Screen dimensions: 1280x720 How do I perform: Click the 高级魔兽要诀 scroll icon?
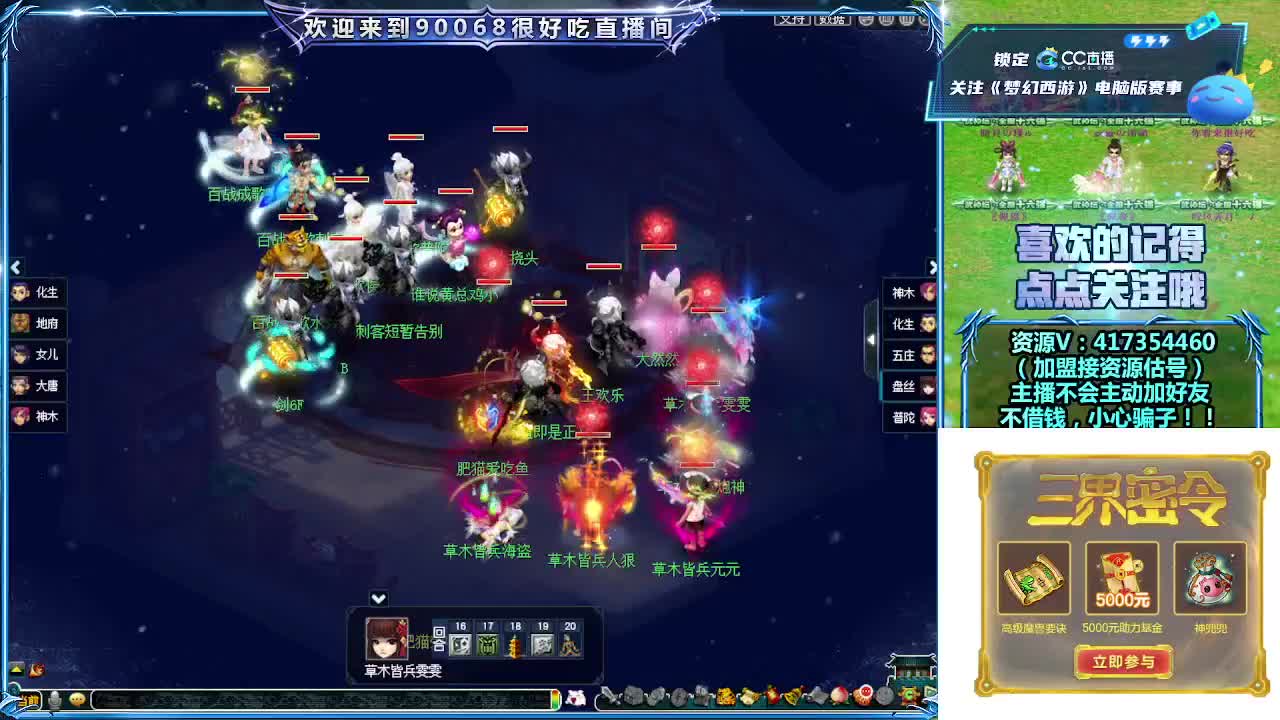coord(1036,578)
